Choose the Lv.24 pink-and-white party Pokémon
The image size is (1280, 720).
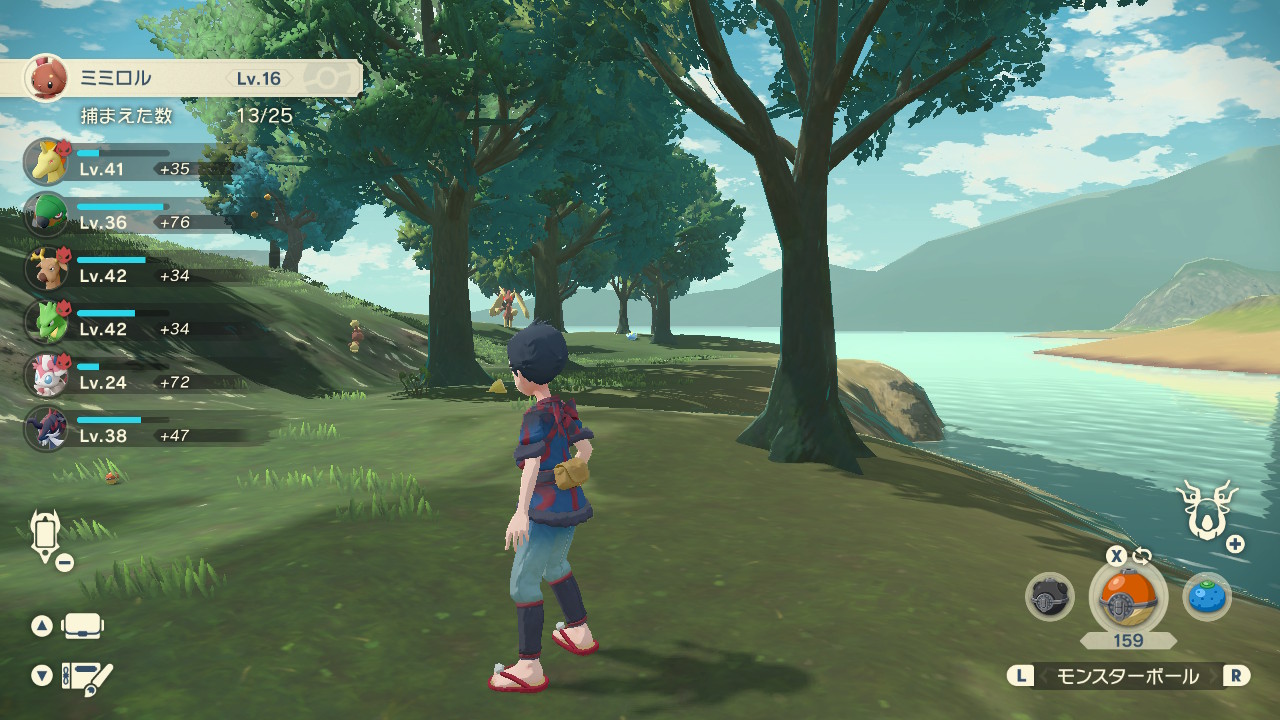point(47,374)
